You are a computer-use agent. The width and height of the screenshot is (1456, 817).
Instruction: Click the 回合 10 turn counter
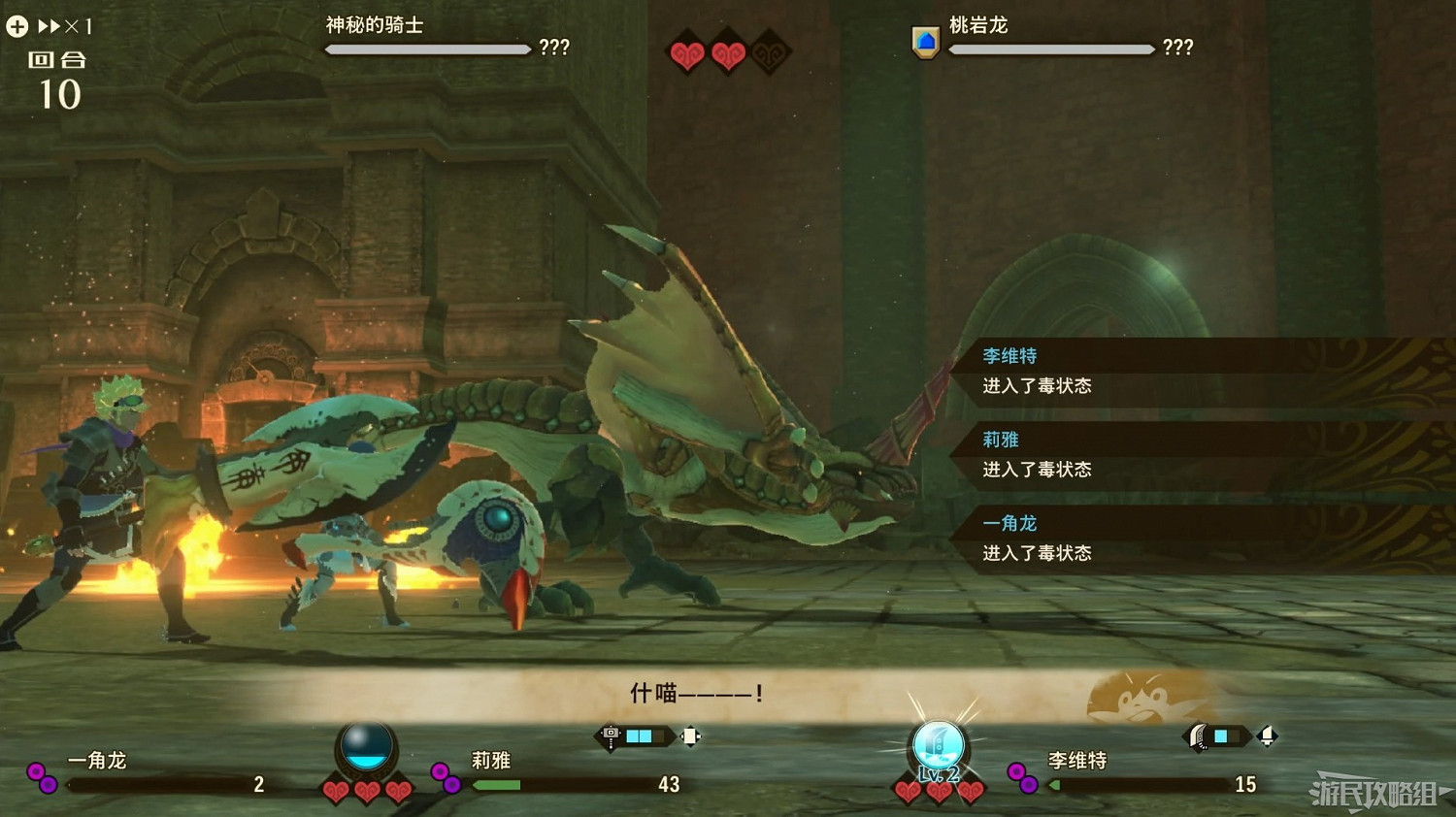point(55,78)
